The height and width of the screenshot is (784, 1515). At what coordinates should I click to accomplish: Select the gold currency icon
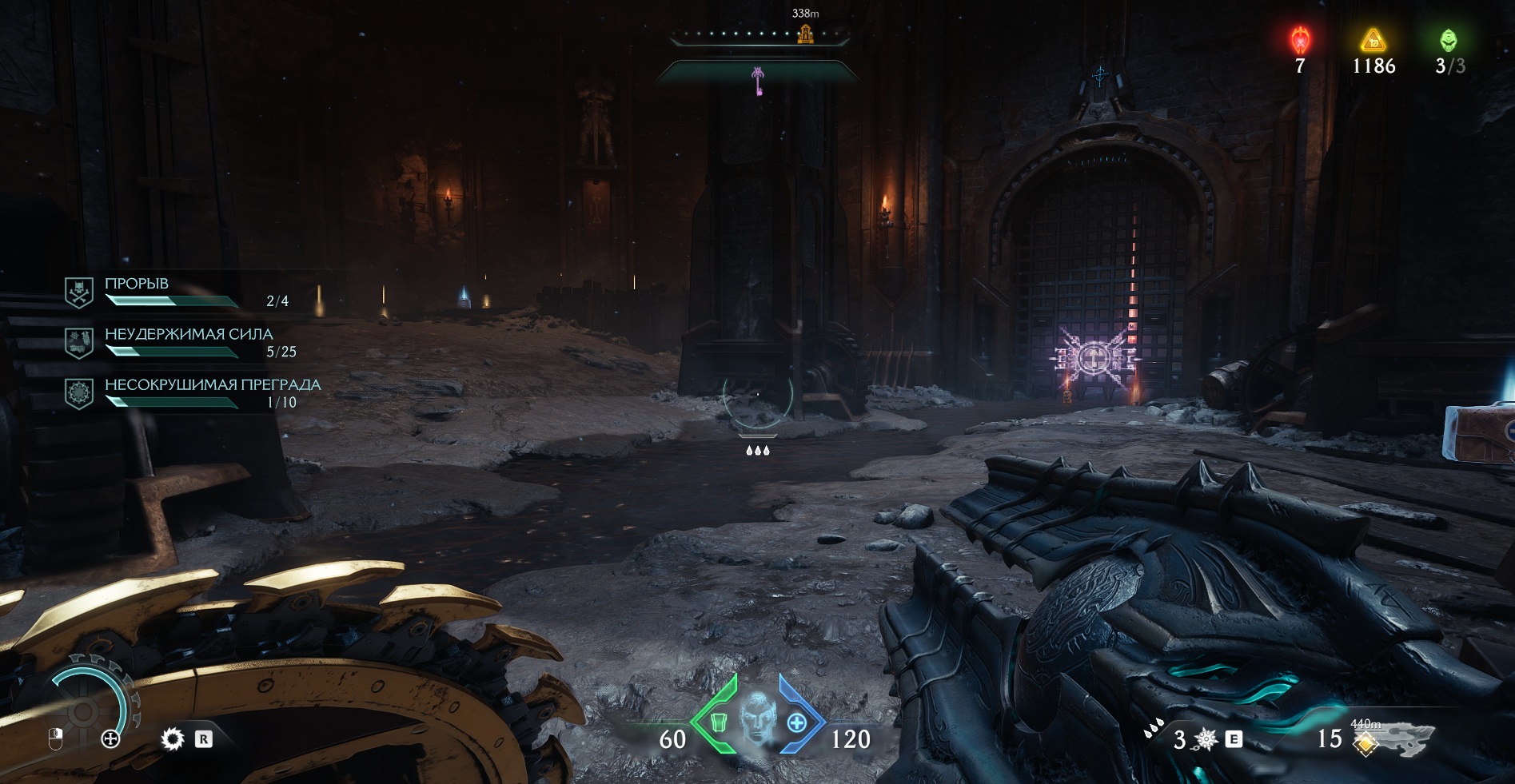tap(1373, 39)
